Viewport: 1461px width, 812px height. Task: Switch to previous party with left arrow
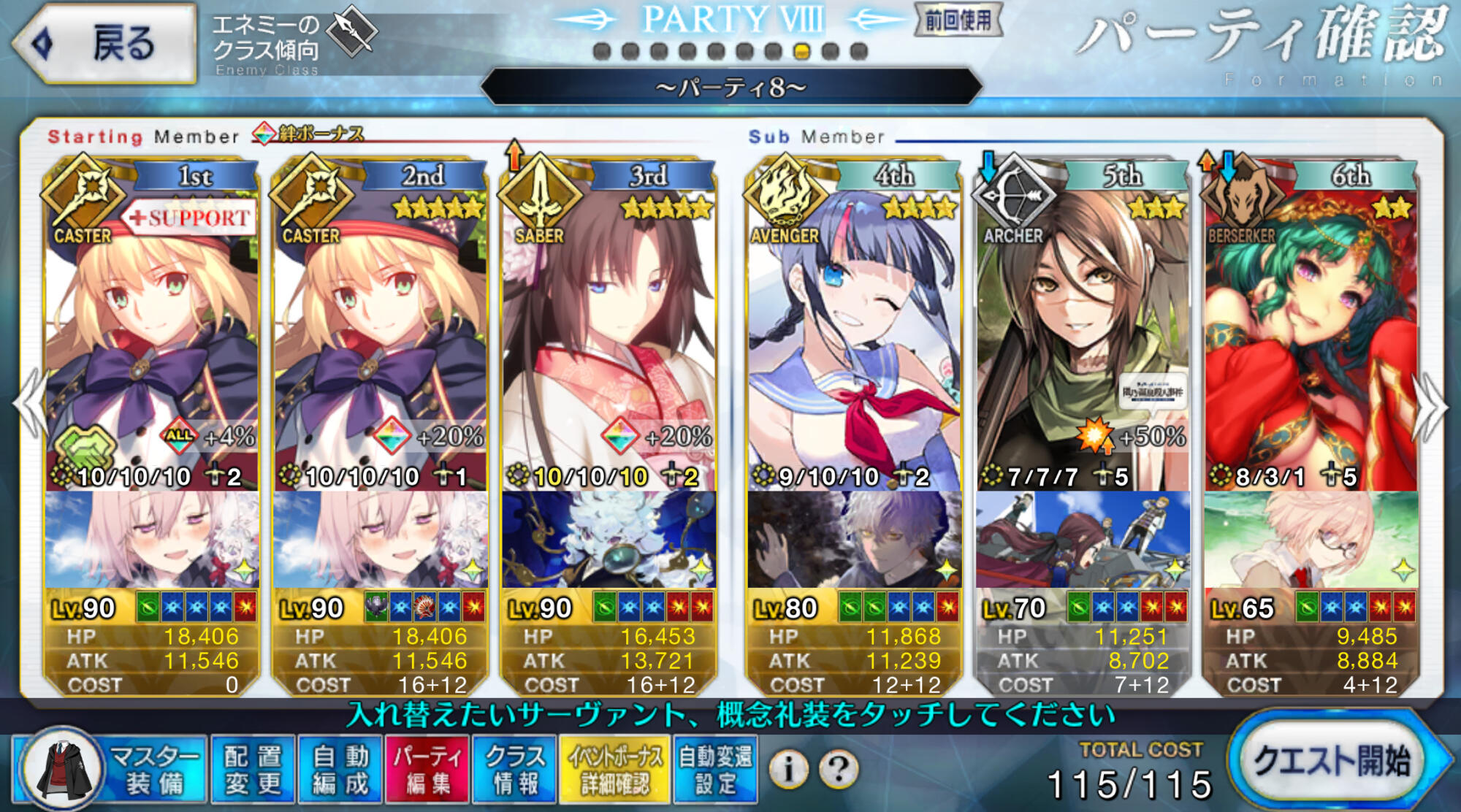29,405
